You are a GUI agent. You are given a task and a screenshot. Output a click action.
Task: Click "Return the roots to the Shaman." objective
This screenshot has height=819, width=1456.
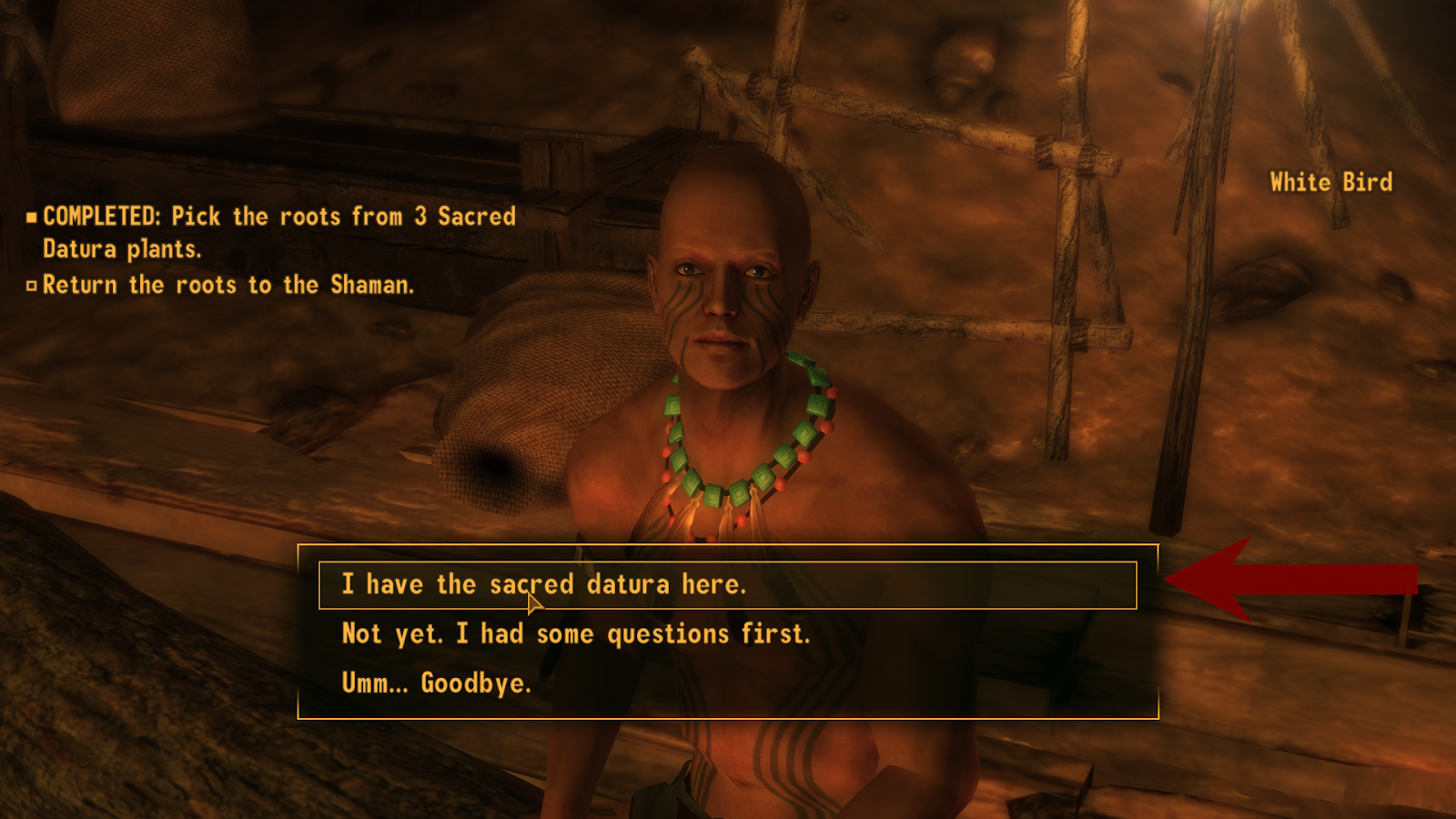[x=229, y=284]
